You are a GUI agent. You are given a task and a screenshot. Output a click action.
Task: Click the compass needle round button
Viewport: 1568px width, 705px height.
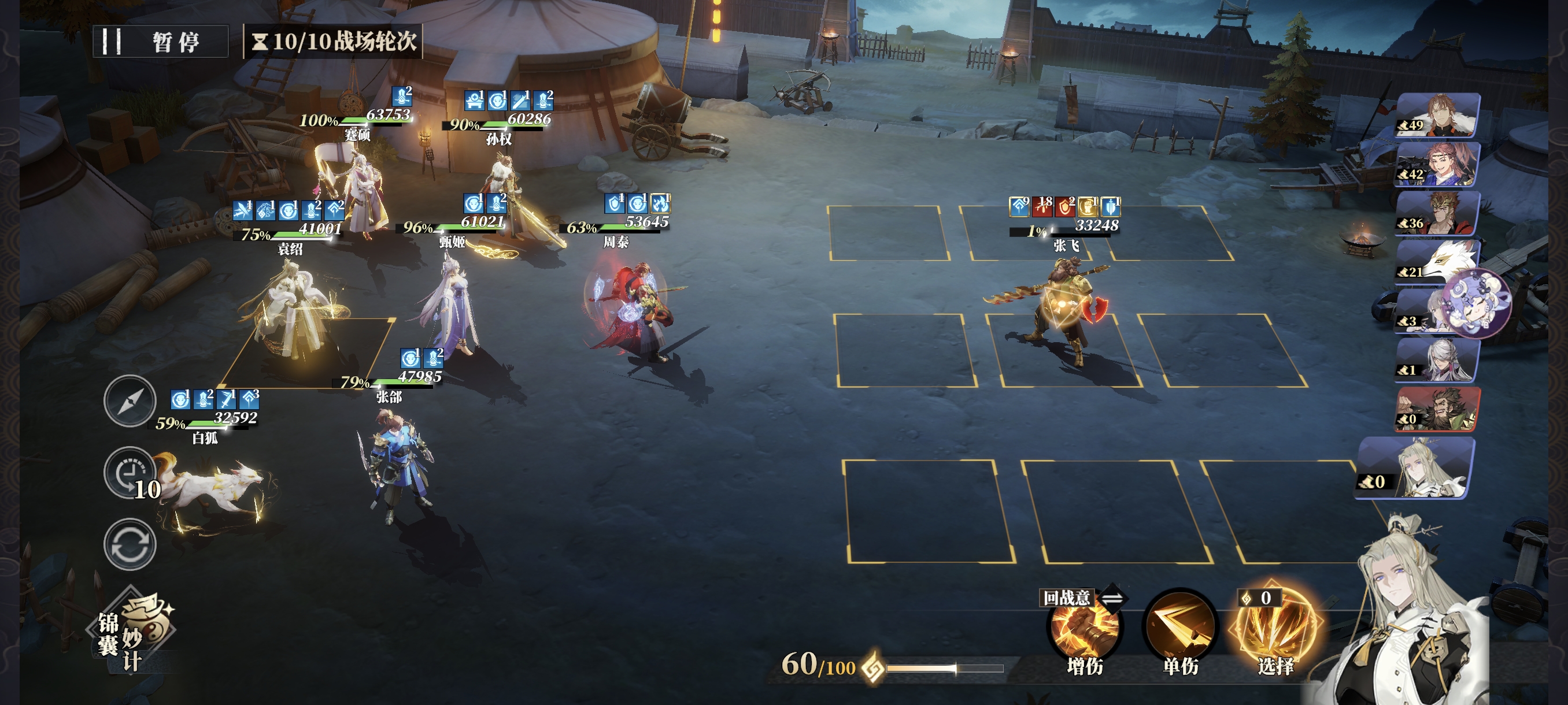[130, 401]
